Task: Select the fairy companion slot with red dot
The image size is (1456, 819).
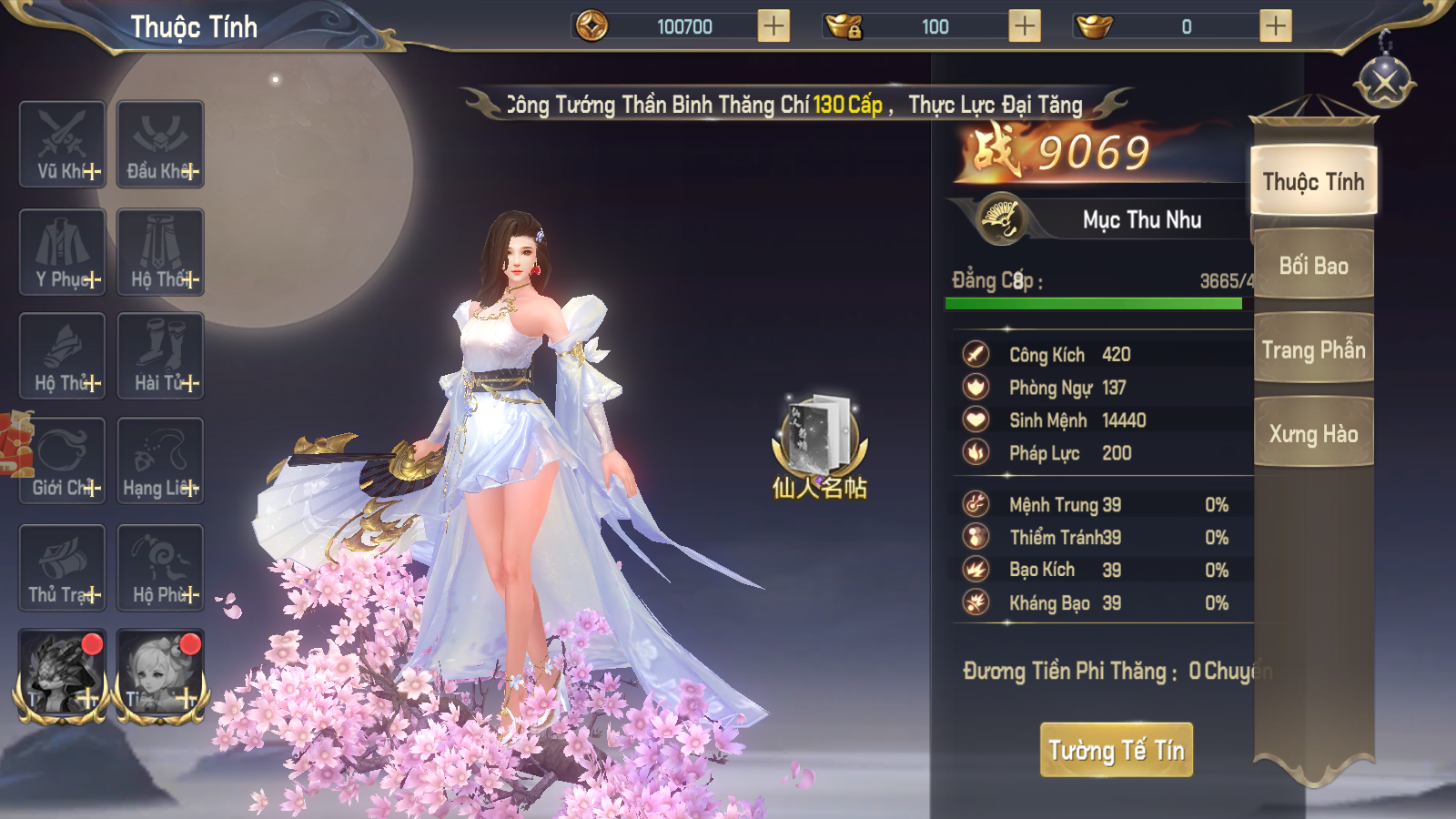Action: pos(160,674)
